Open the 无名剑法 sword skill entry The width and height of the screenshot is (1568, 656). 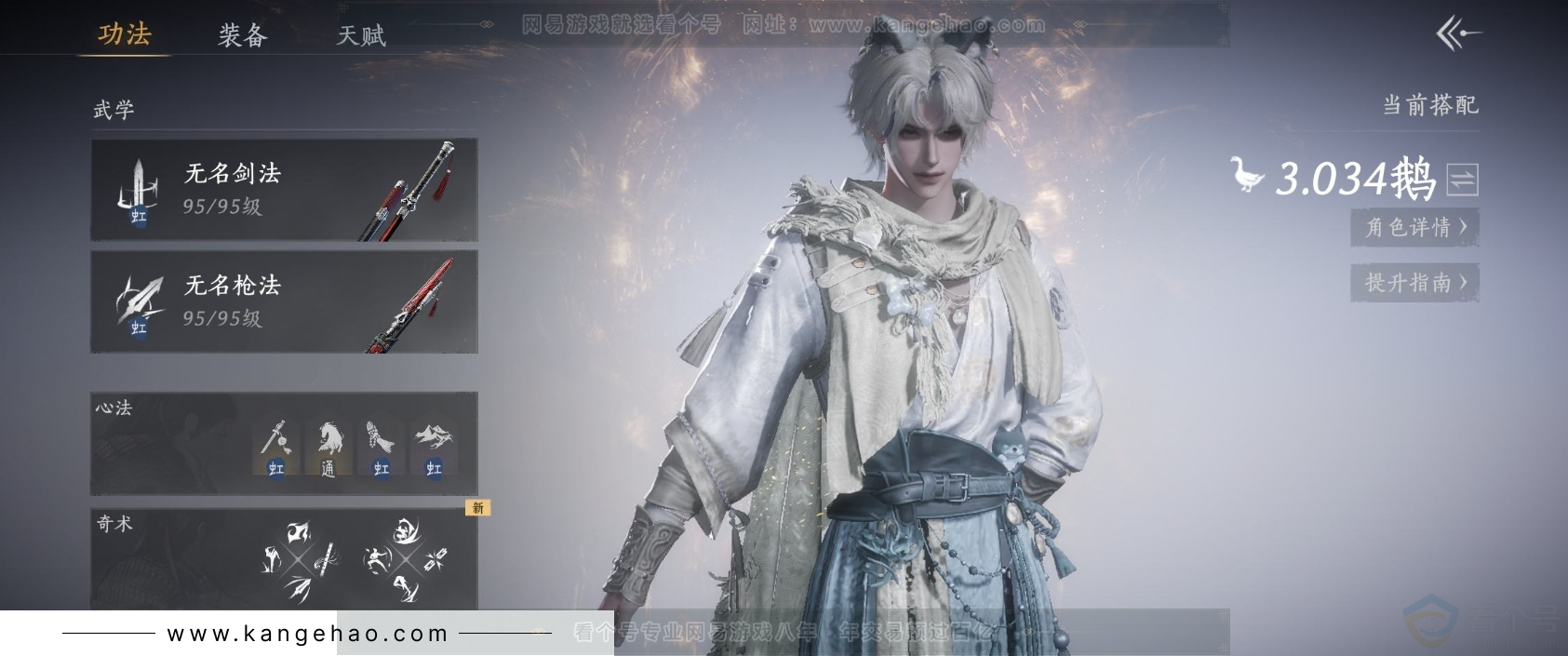(284, 190)
